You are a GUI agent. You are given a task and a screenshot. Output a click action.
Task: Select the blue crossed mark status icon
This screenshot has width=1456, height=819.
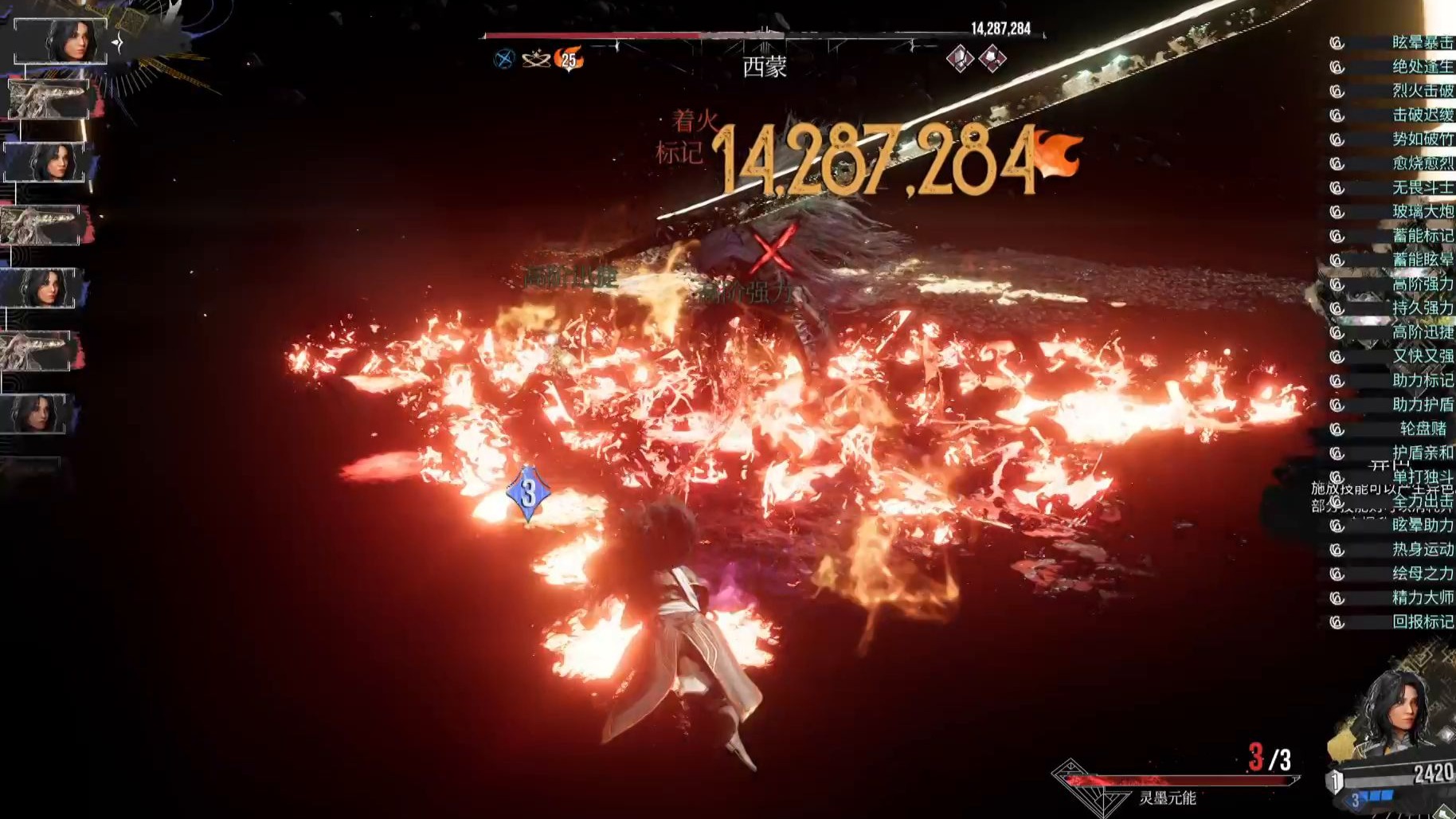click(x=504, y=59)
